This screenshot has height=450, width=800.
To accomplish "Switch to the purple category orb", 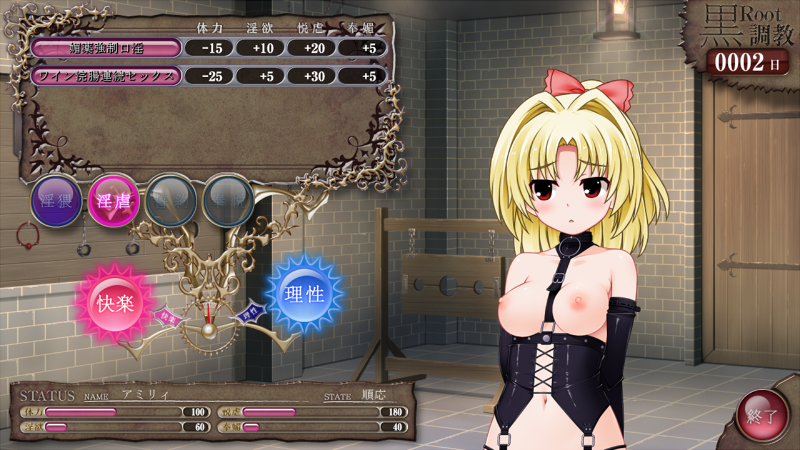I will pos(55,200).
